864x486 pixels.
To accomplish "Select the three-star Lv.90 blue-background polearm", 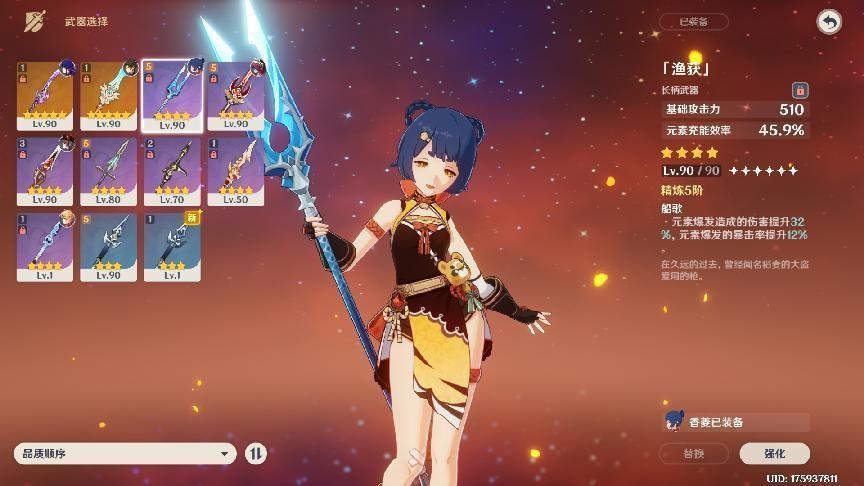I will pos(108,247).
